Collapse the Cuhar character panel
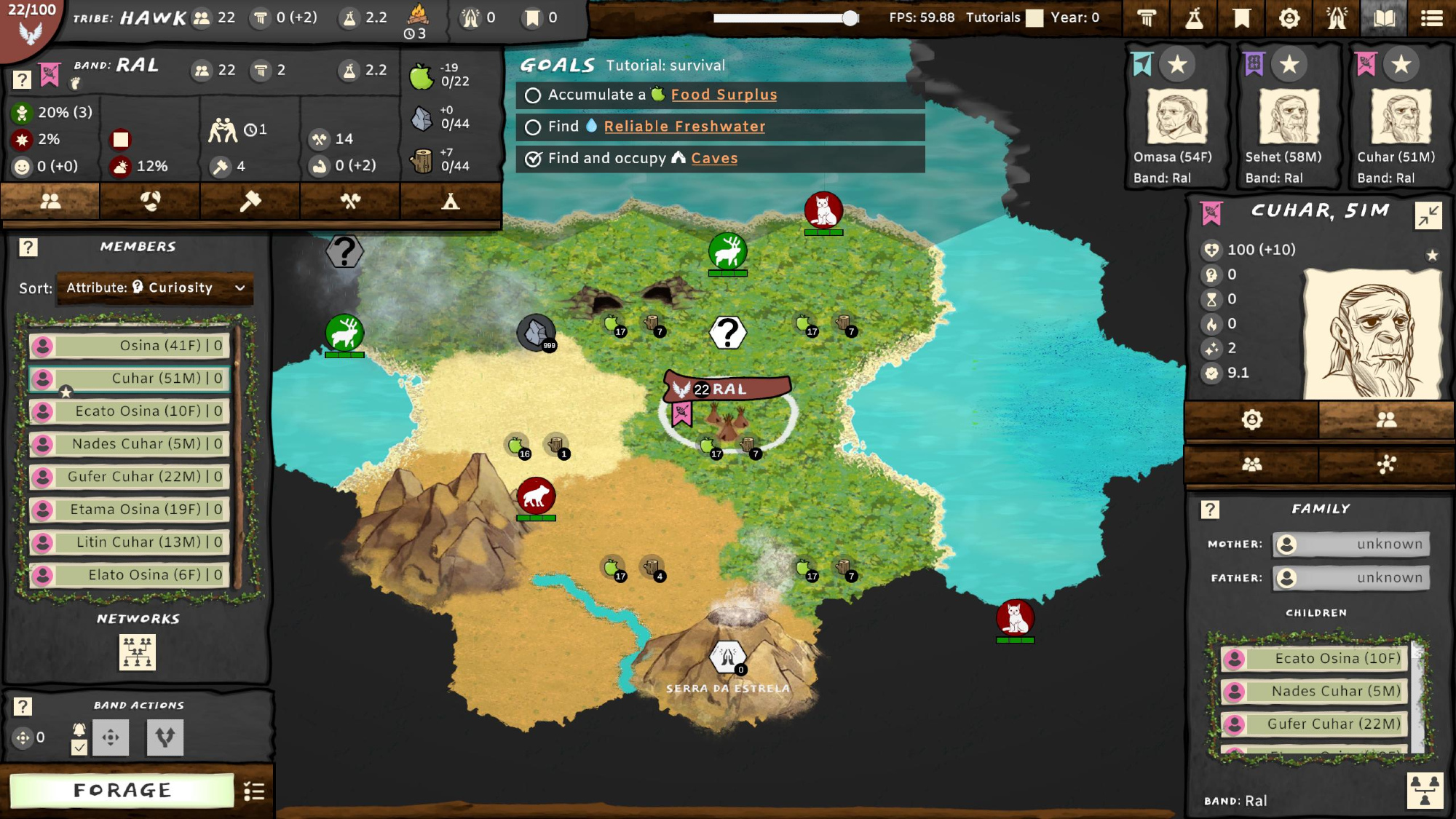Viewport: 1456px width, 819px height. 1428,215
